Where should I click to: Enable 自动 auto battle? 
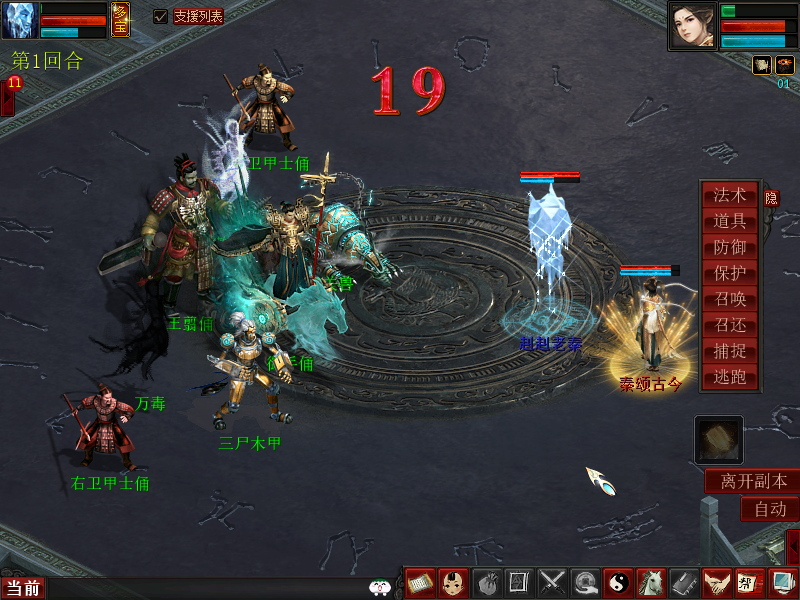769,509
